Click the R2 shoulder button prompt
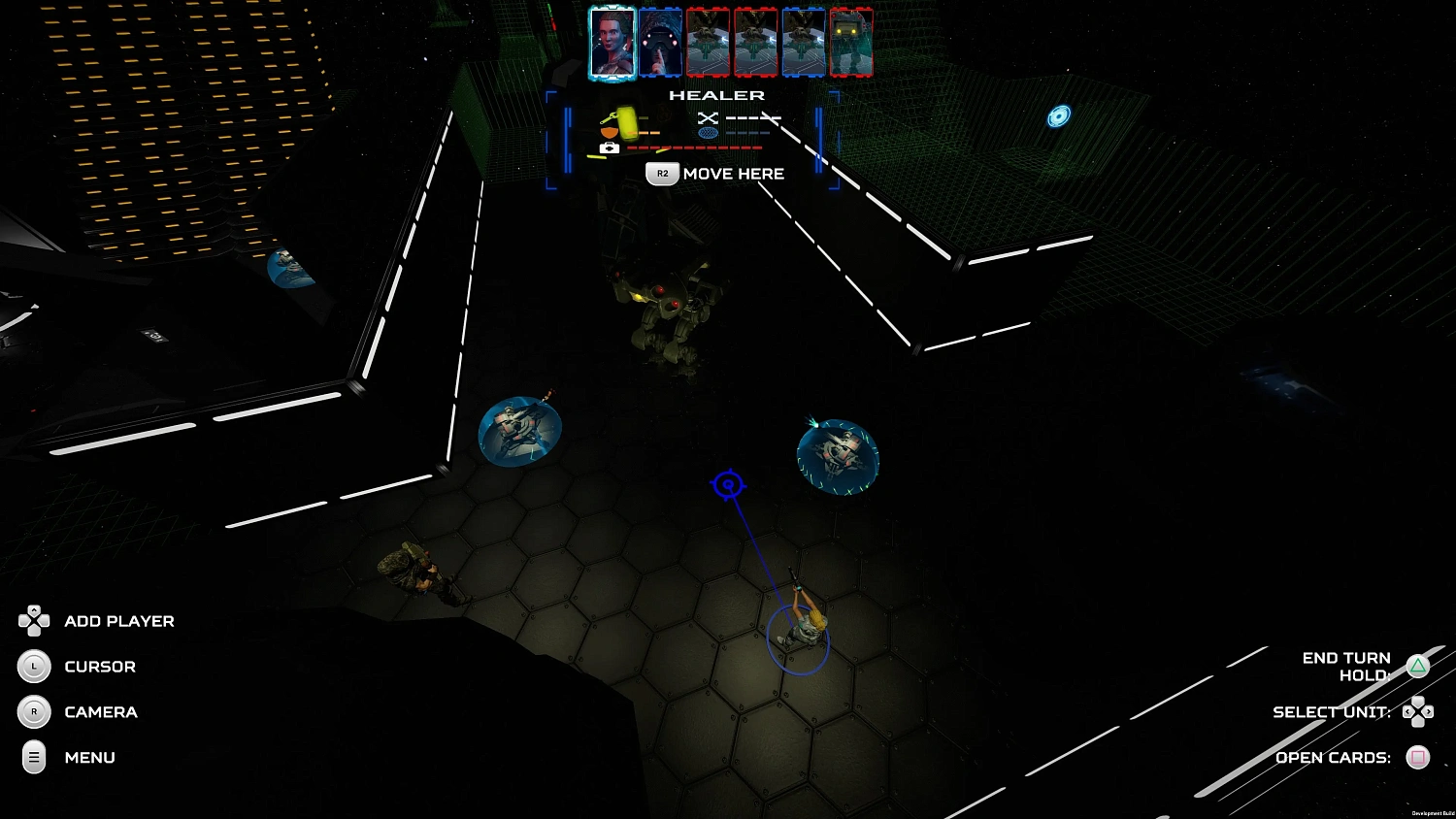The image size is (1456, 819). click(663, 173)
